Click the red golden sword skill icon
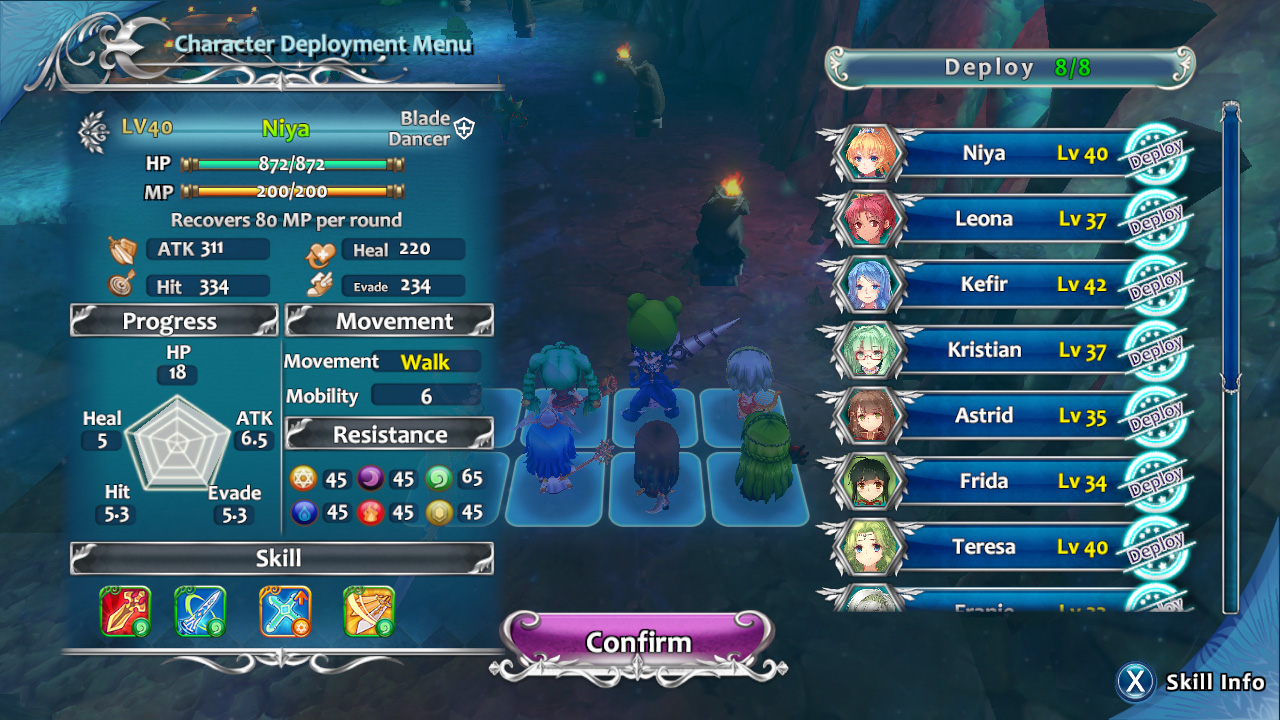Viewport: 1280px width, 720px height. (x=125, y=611)
